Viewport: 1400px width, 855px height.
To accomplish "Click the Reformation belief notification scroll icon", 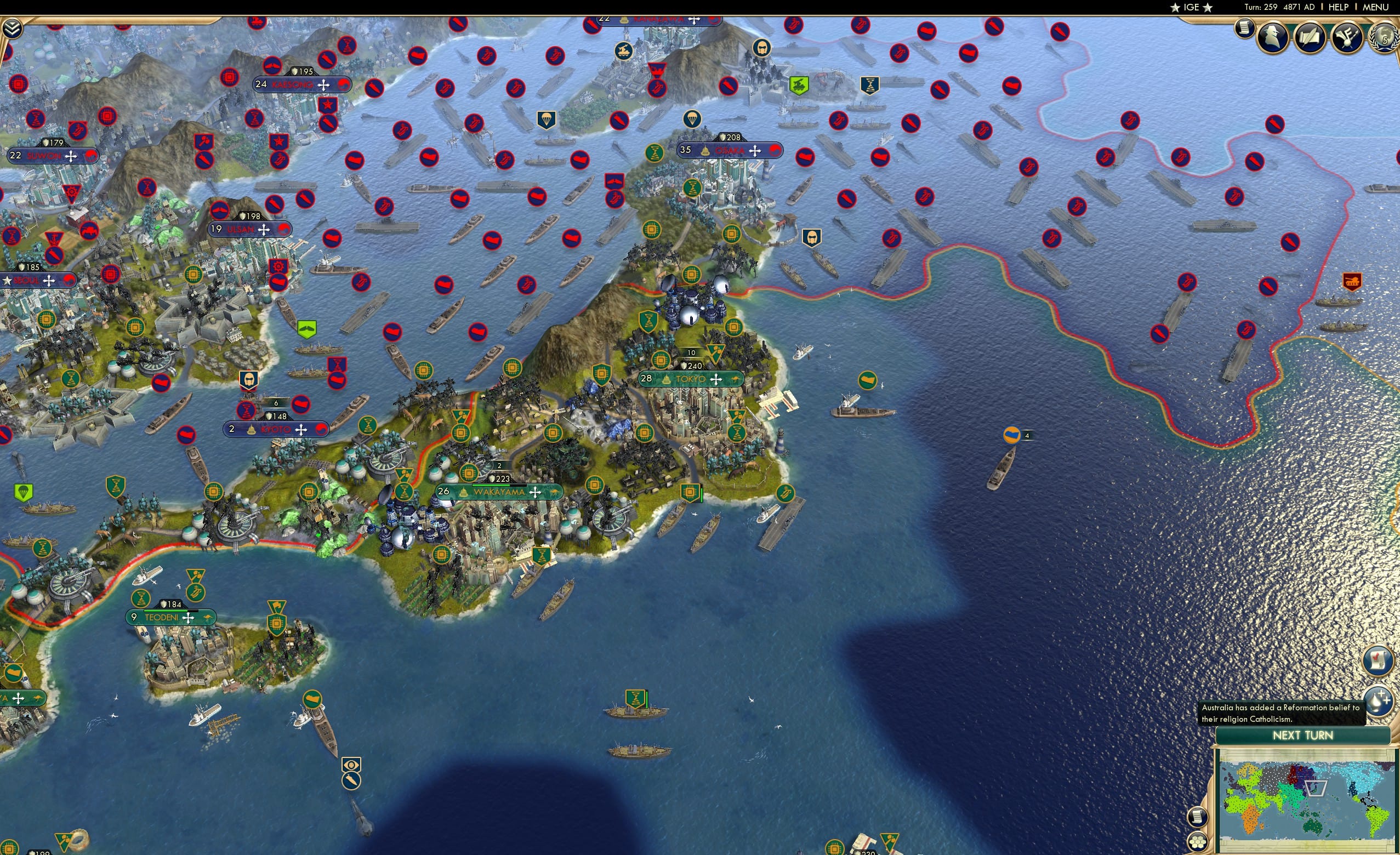I will pos(1378,659).
